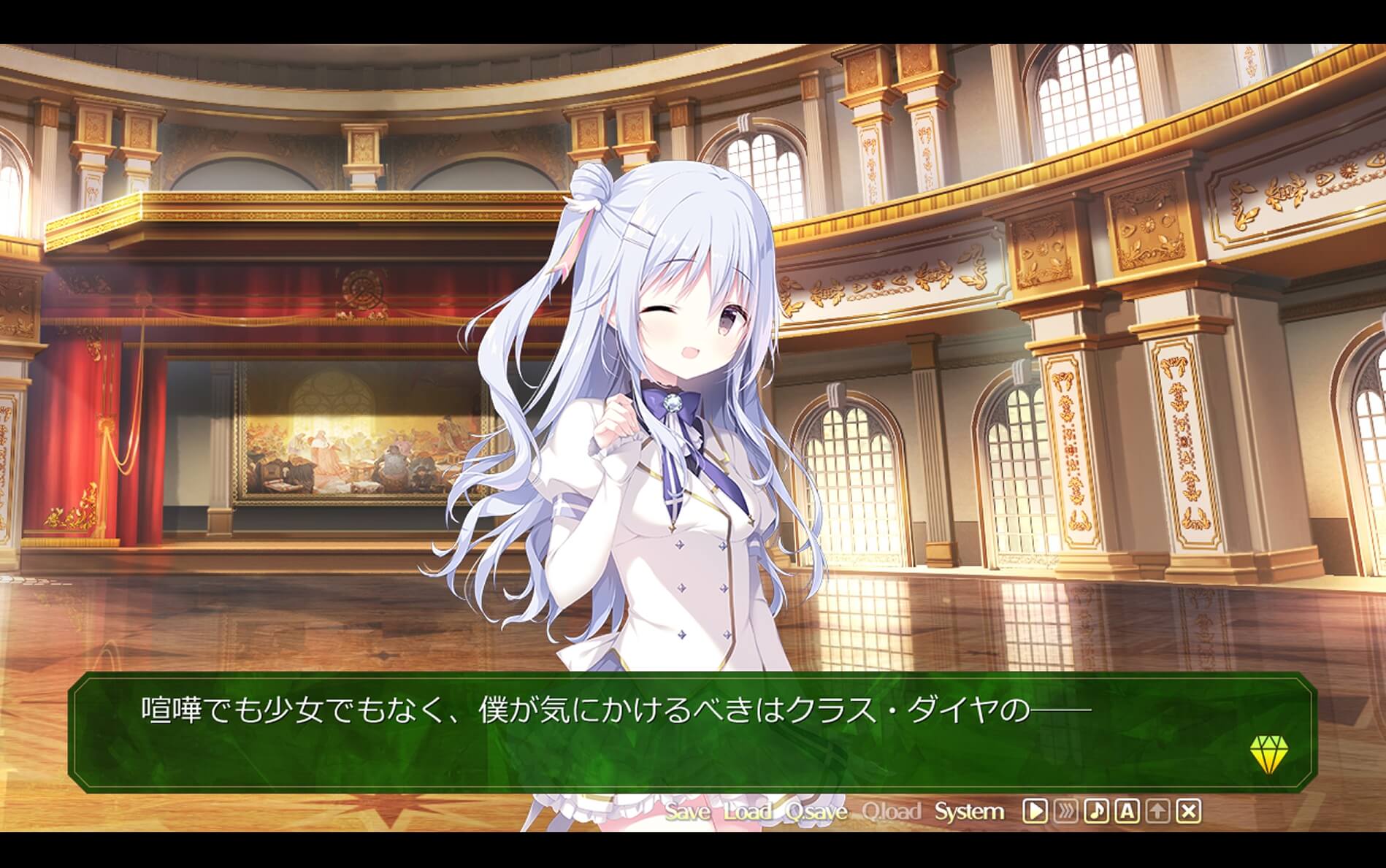Screen dimensions: 1386x868
Task: Hide the message window using the up arrow
Action: pyautogui.click(x=1159, y=810)
